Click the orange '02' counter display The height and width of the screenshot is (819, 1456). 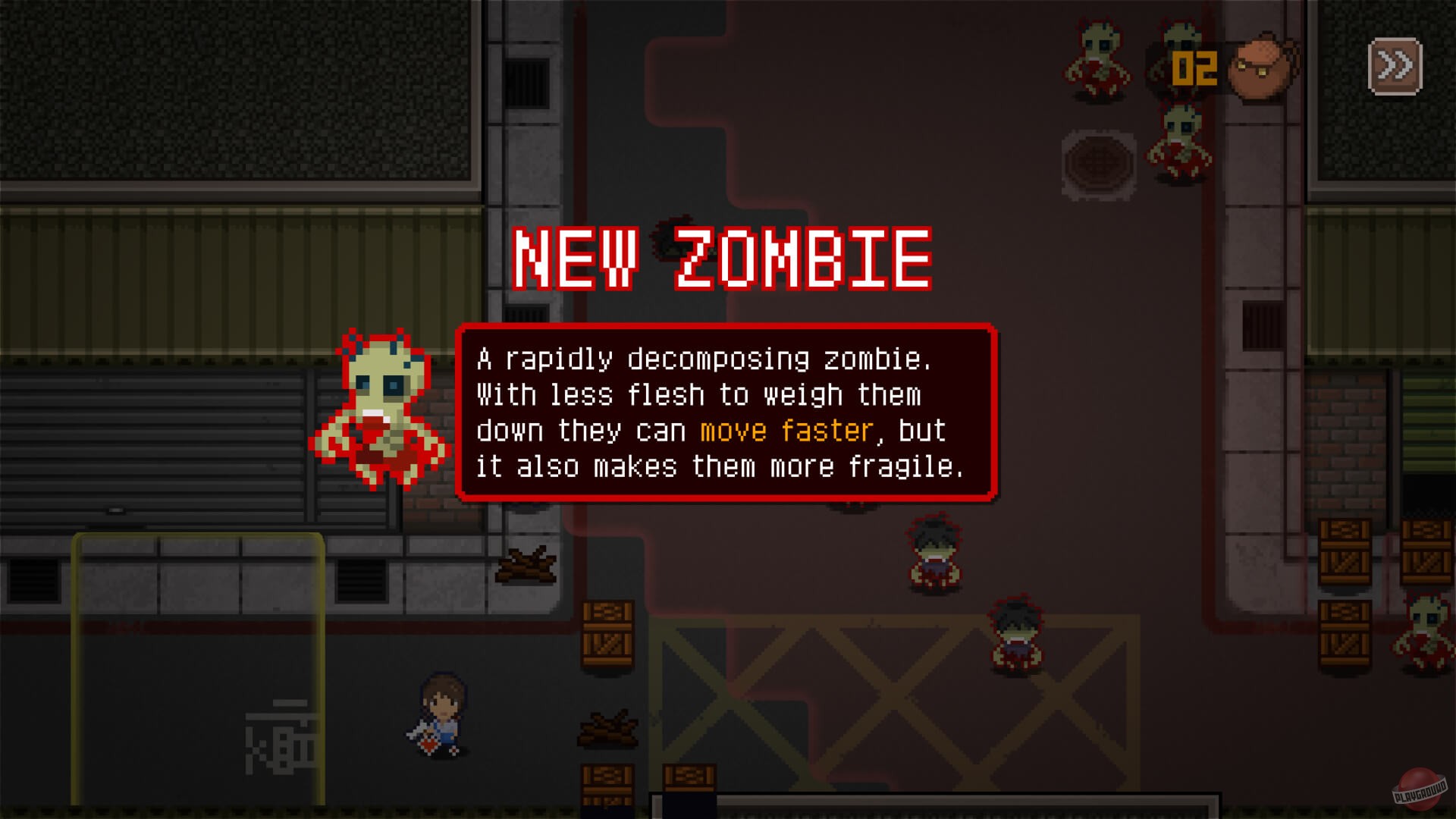point(1194,68)
